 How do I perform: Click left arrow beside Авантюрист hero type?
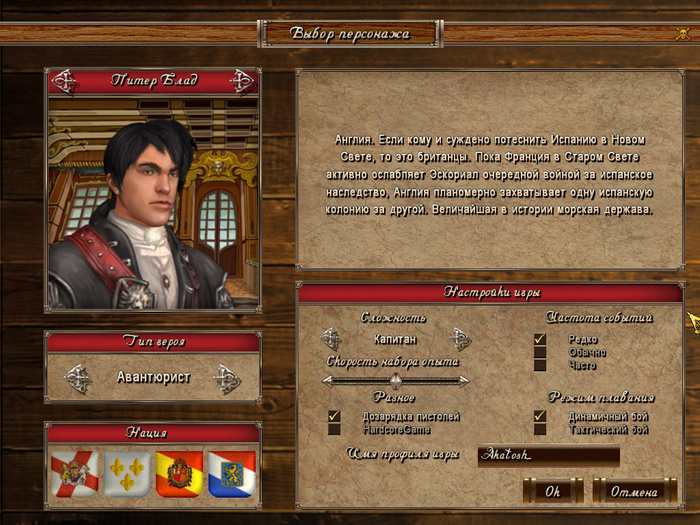coord(77,378)
